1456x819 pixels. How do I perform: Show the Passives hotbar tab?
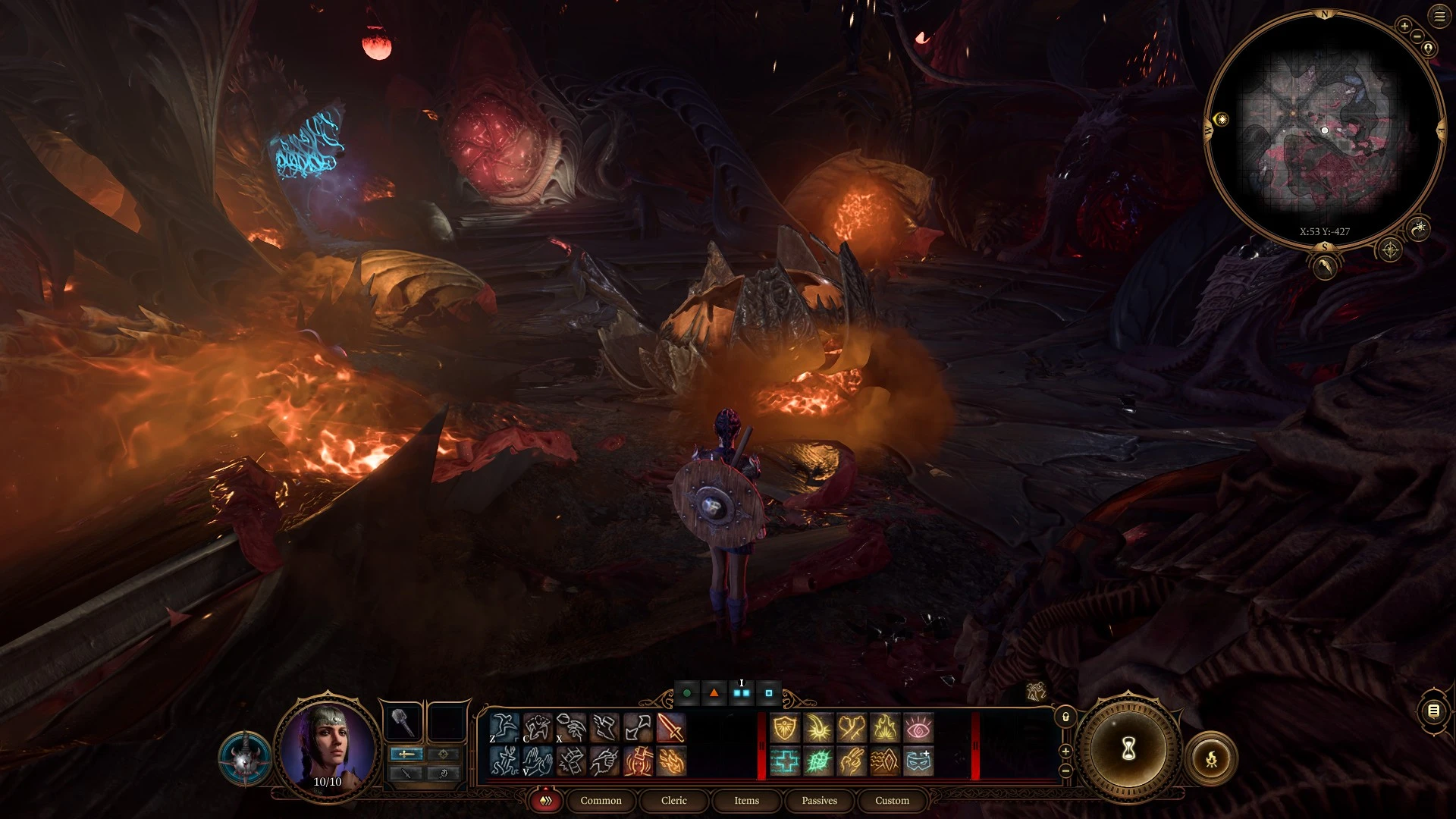[819, 800]
